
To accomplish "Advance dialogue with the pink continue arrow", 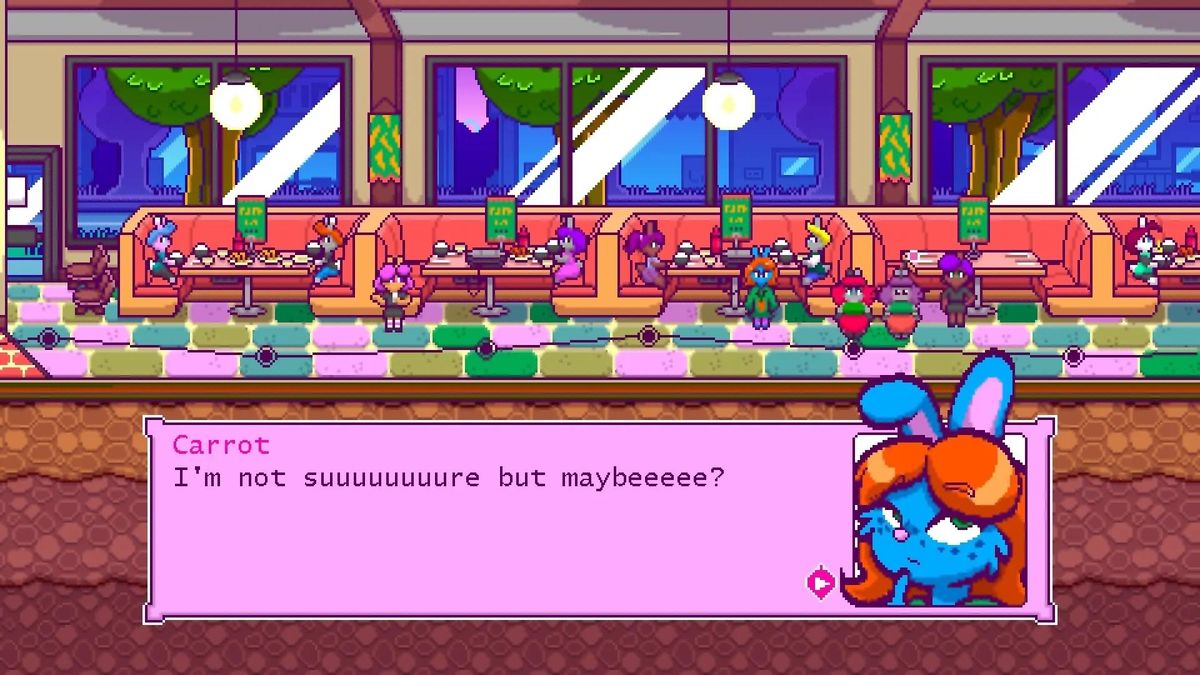I will (x=820, y=582).
